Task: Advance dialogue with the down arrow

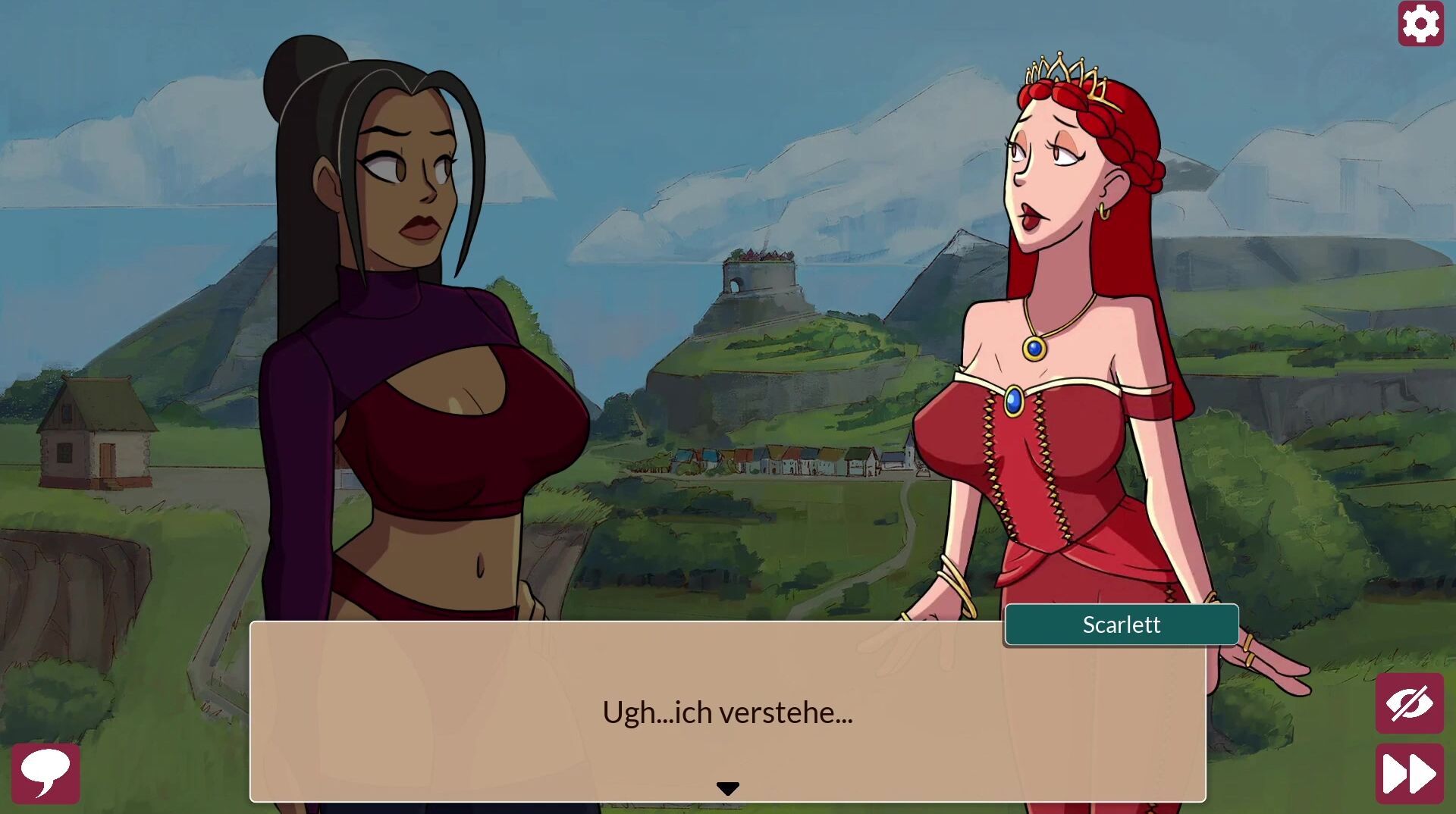Action: click(x=727, y=789)
